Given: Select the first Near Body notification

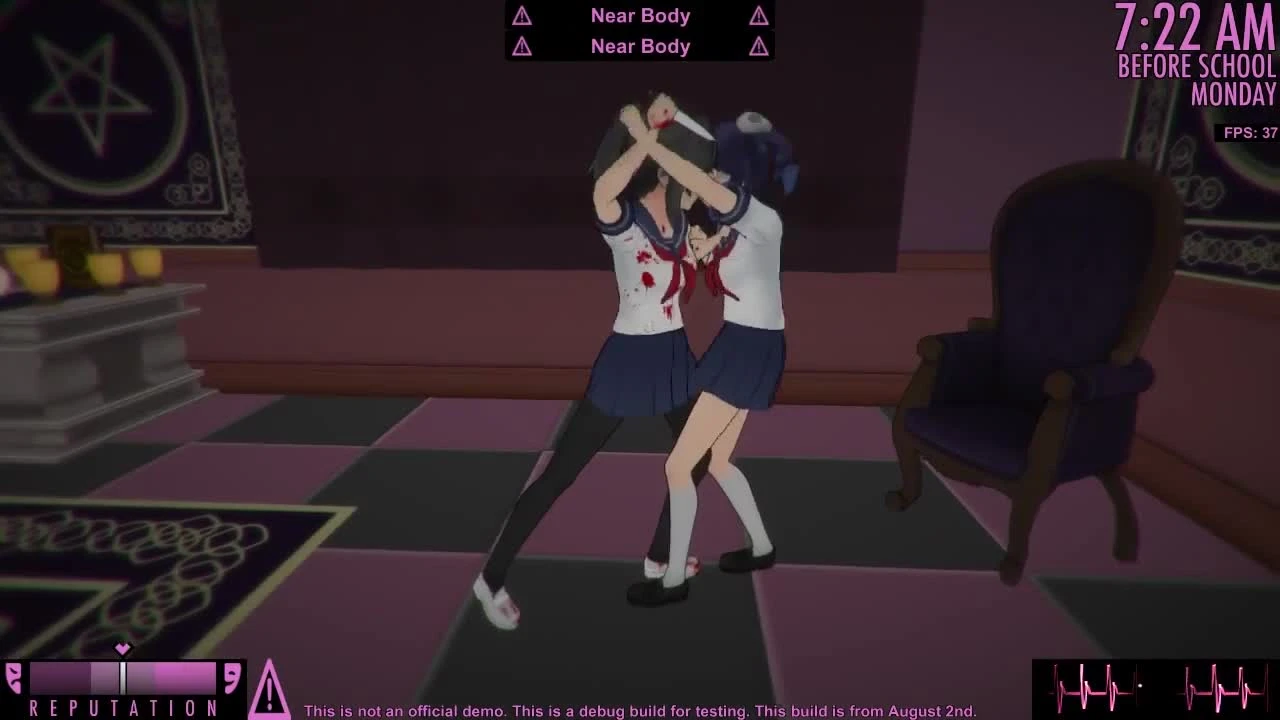Looking at the screenshot, I should click(x=639, y=15).
